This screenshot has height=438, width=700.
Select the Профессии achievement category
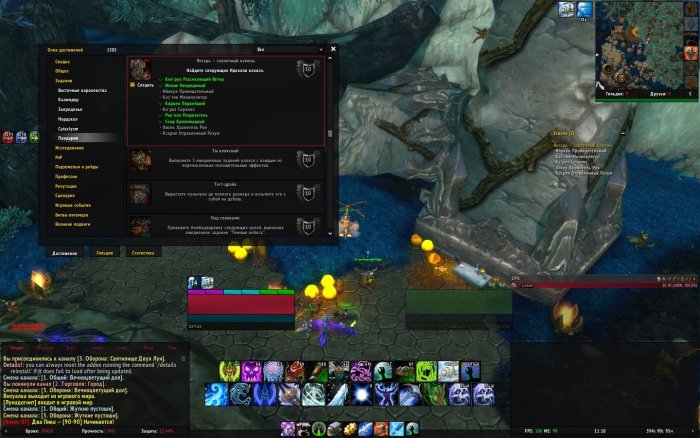click(x=66, y=175)
